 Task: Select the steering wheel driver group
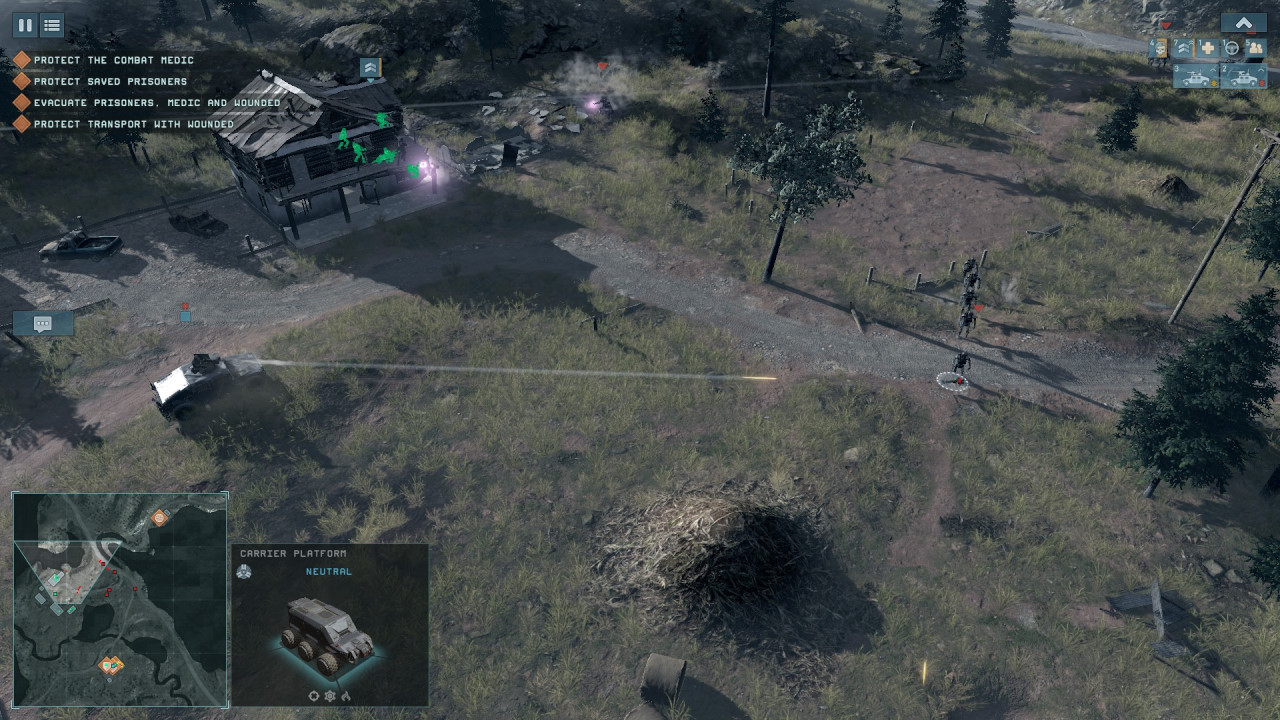pos(1232,48)
